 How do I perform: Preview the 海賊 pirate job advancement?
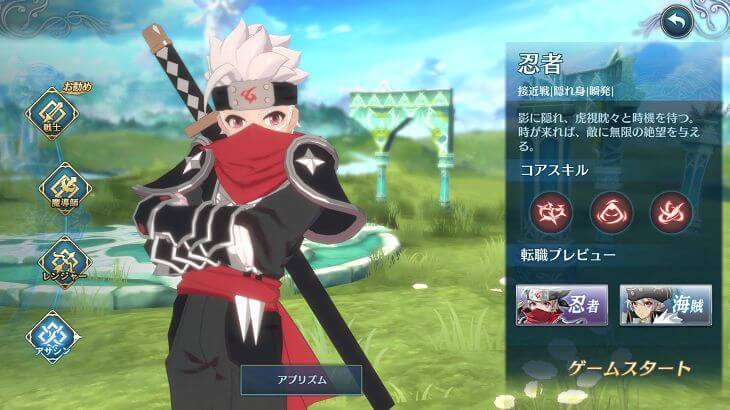click(x=665, y=305)
